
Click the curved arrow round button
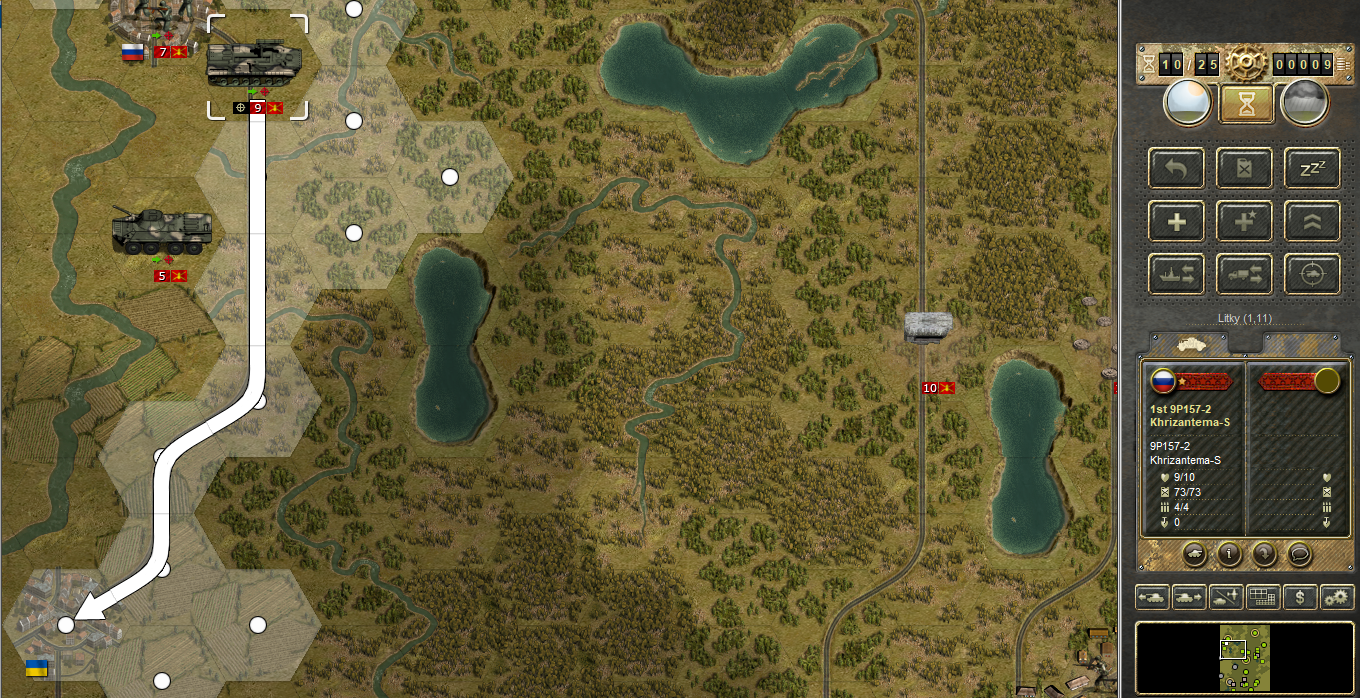[x=1264, y=552]
